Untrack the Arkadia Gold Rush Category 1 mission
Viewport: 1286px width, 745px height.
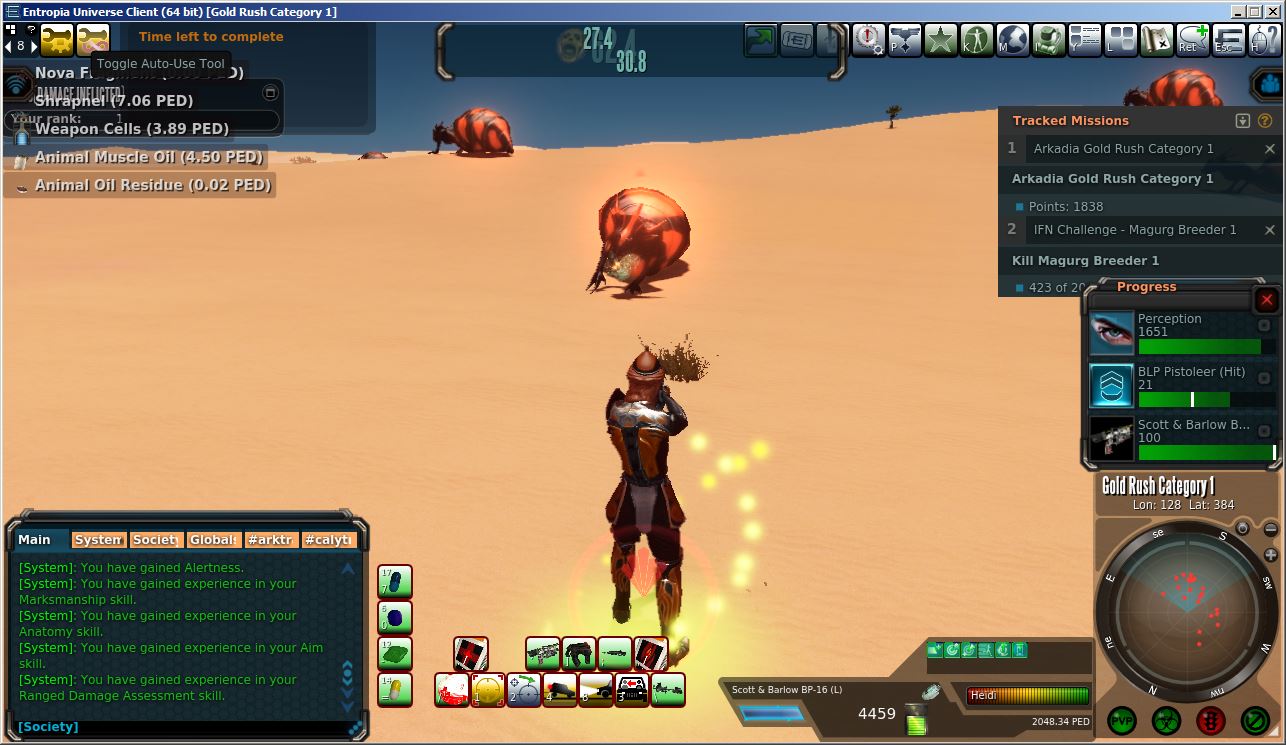(x=1270, y=149)
